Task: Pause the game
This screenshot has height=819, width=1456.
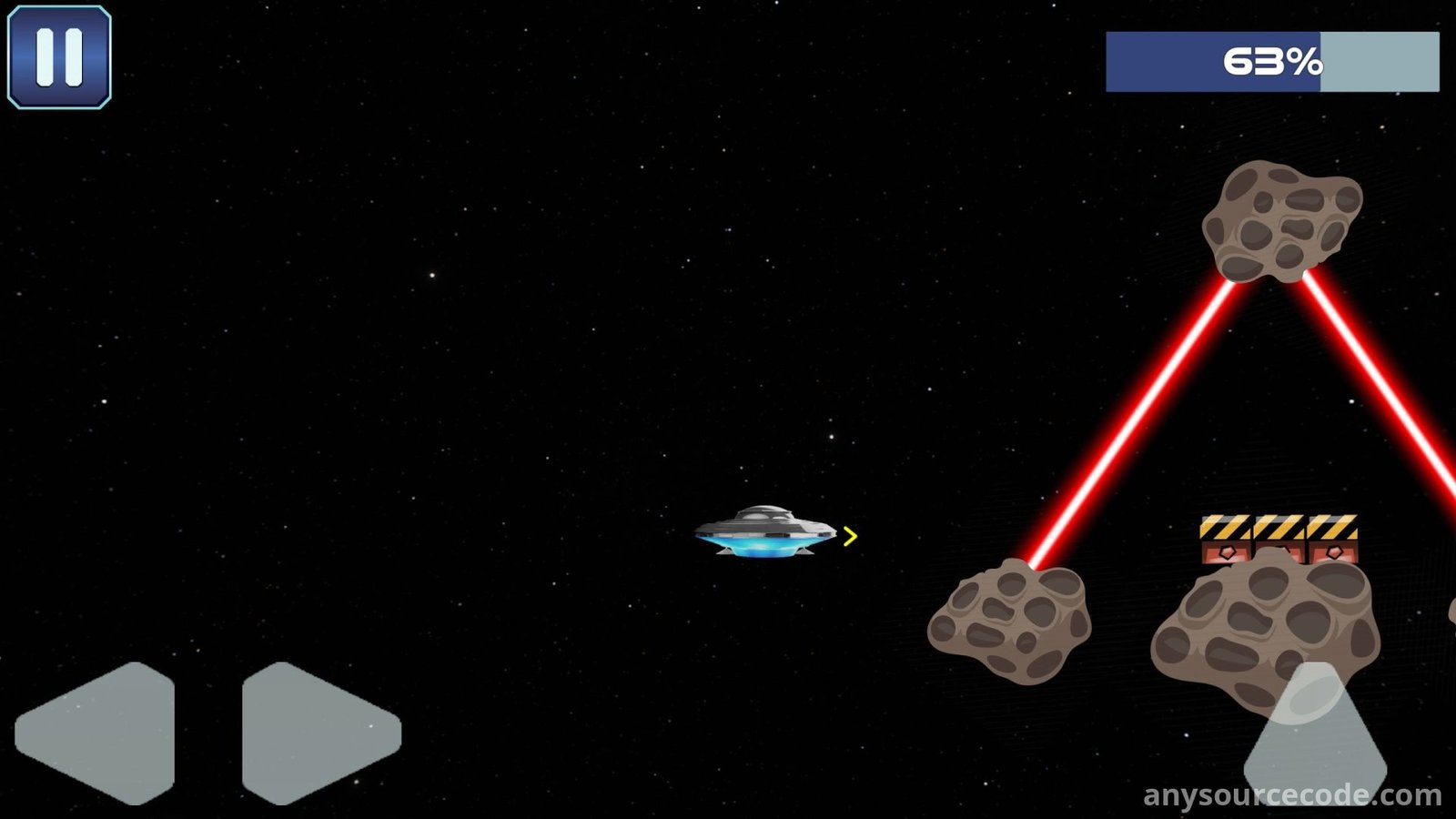Action: click(x=59, y=57)
